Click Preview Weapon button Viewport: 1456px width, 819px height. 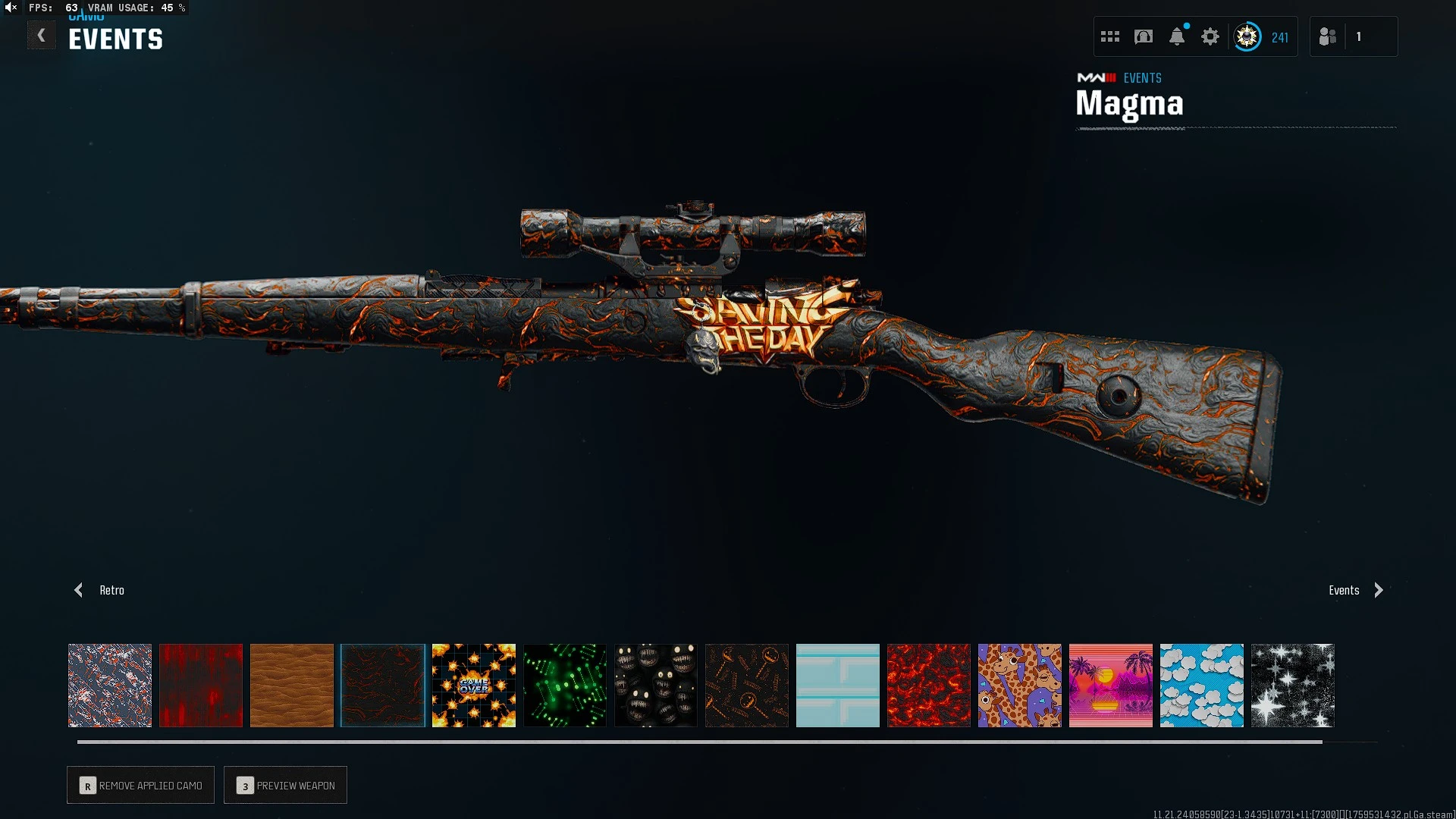[286, 785]
